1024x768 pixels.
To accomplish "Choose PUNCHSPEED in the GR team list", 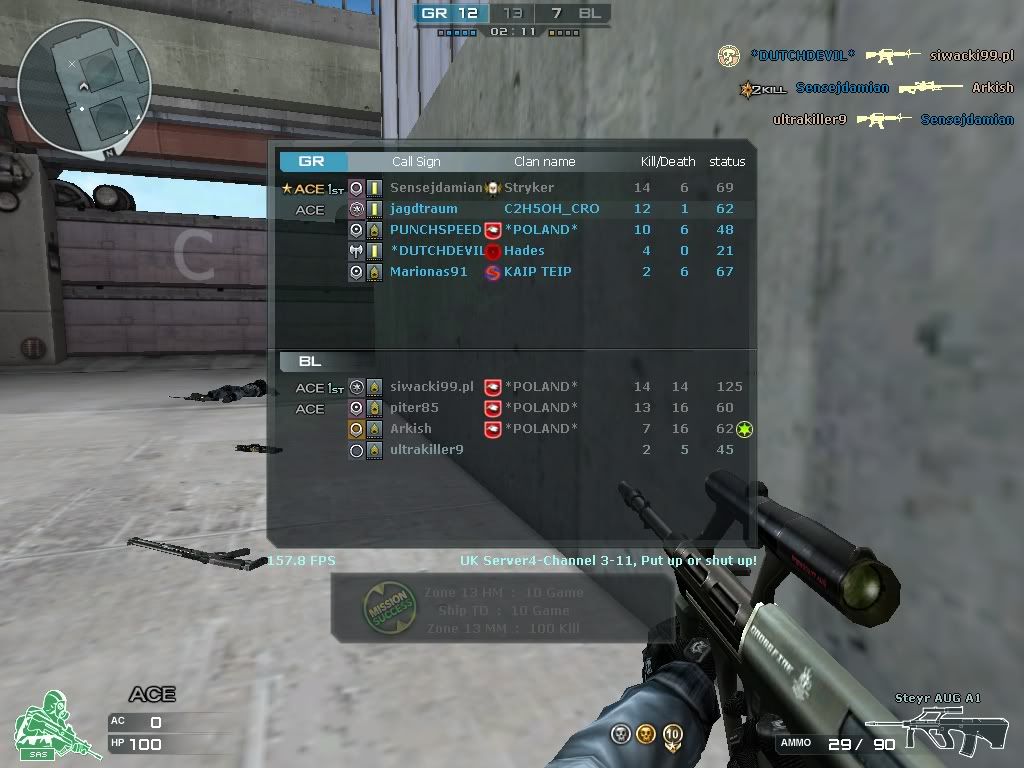I will coord(435,230).
